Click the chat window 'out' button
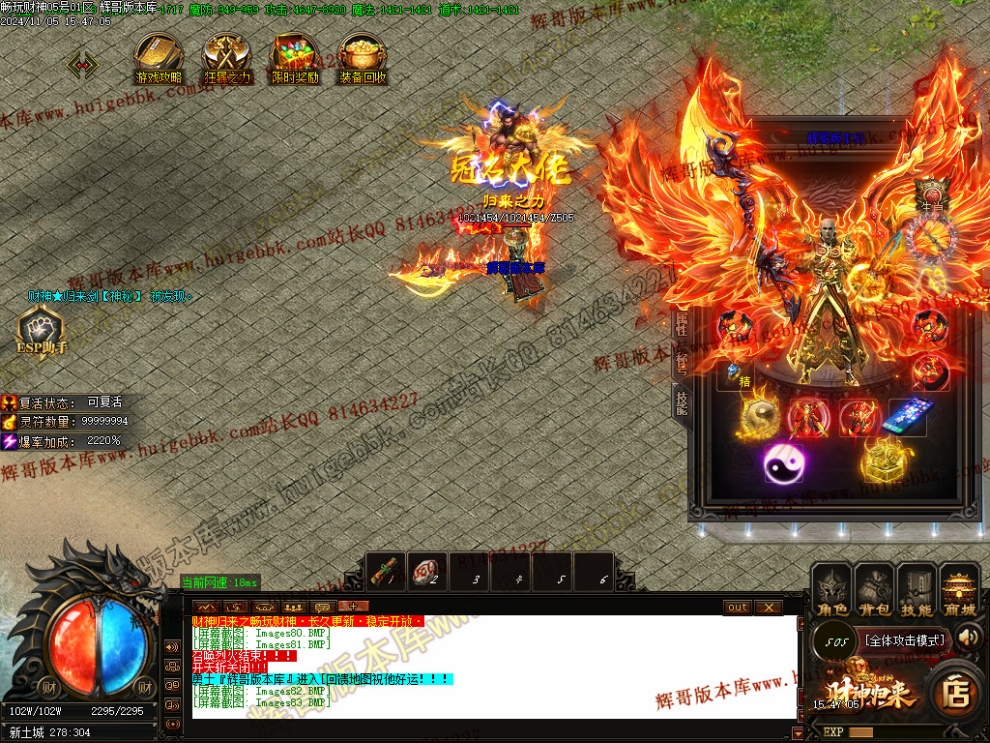The width and height of the screenshot is (990, 743). click(737, 607)
